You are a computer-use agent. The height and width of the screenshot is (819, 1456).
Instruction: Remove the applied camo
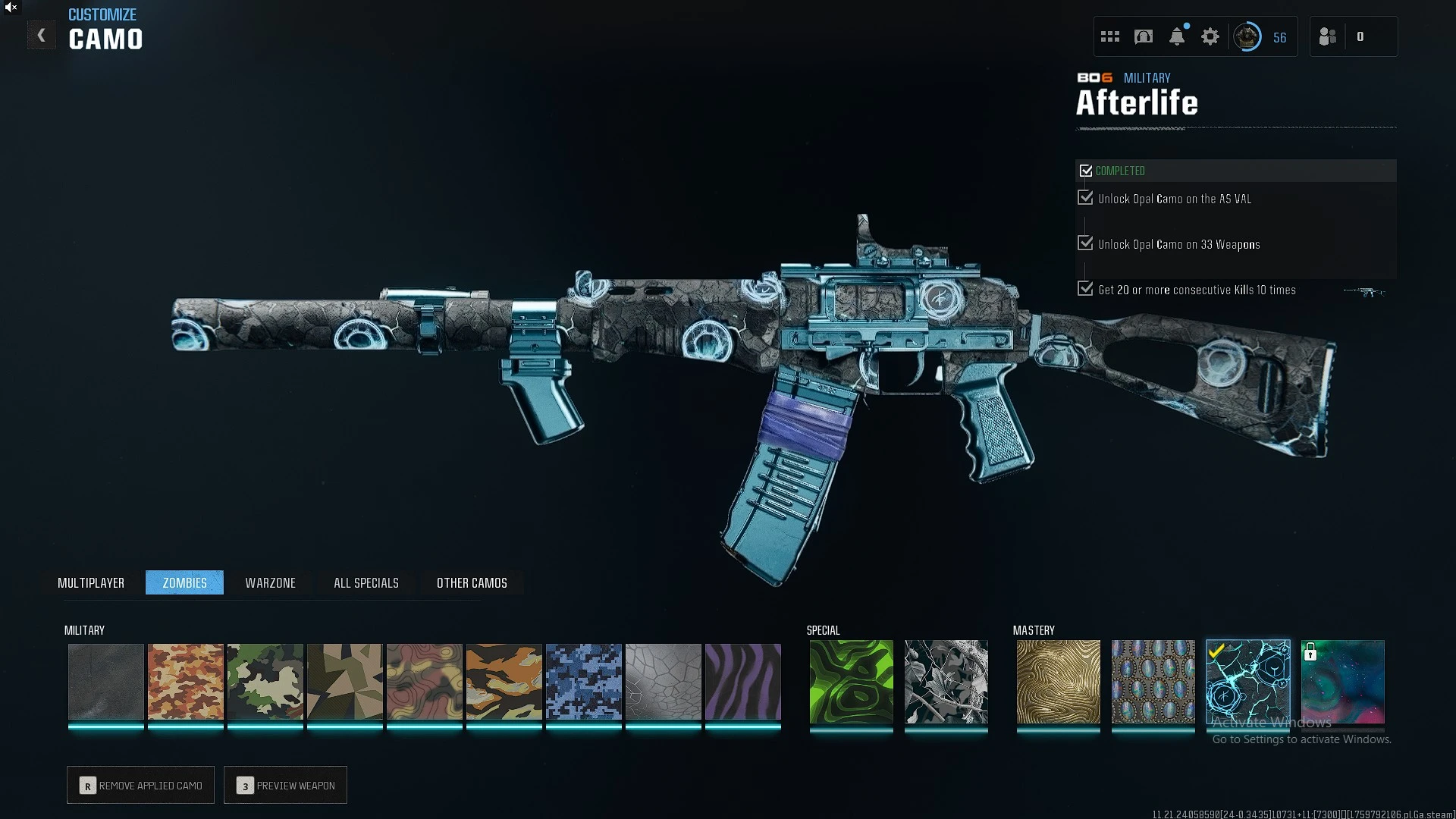coord(140,785)
